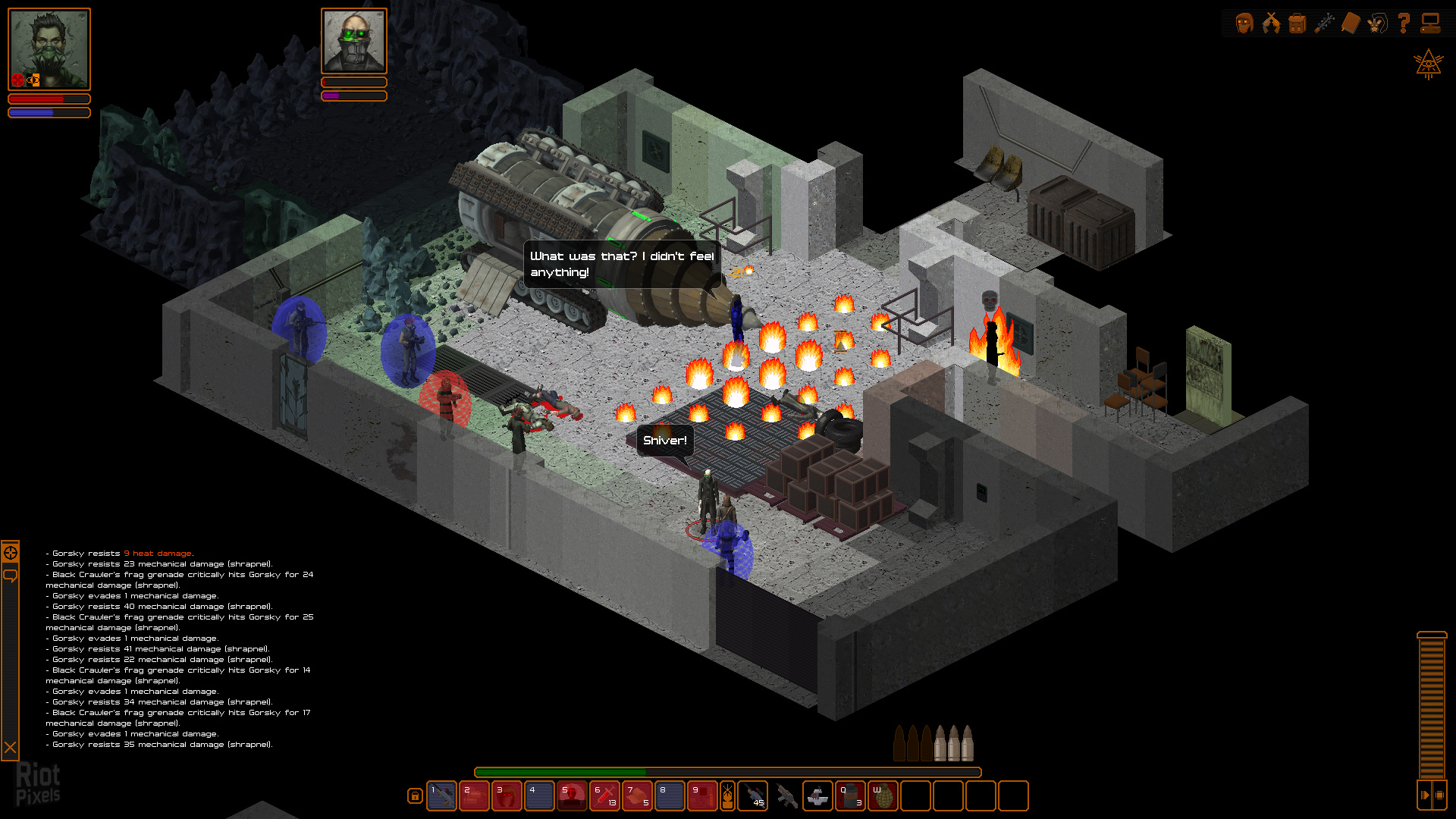The width and height of the screenshot is (1456, 819).
Task: Select the frag grenade in slot W
Action: coord(884,796)
